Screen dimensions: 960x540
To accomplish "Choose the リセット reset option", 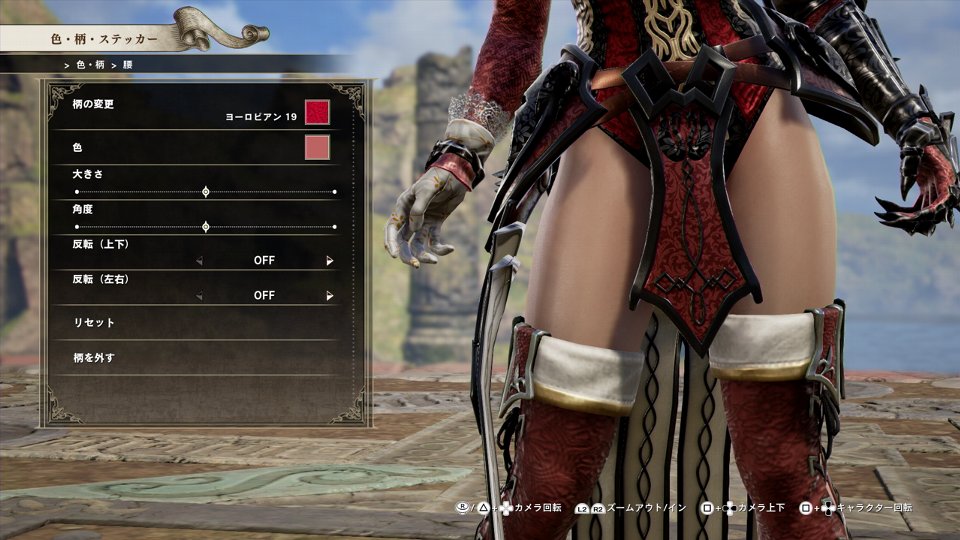I will click(95, 323).
